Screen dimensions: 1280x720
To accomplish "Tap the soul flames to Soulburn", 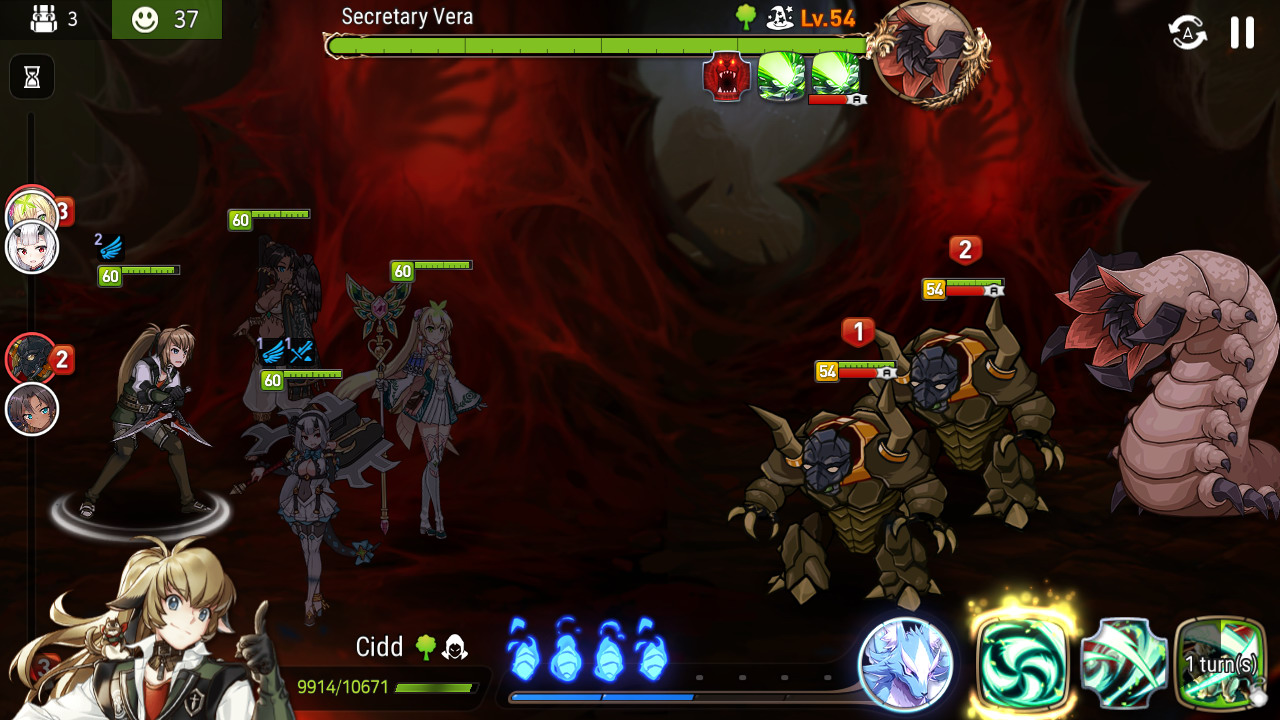I will (x=586, y=650).
